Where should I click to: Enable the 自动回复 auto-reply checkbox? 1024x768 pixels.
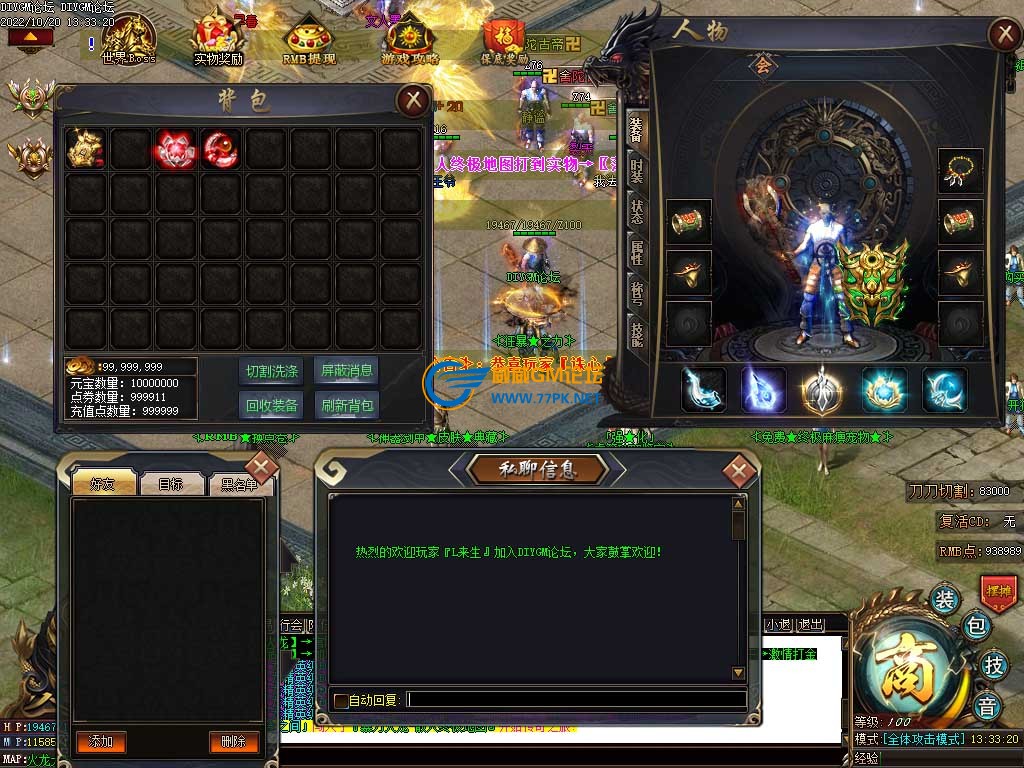[341, 701]
